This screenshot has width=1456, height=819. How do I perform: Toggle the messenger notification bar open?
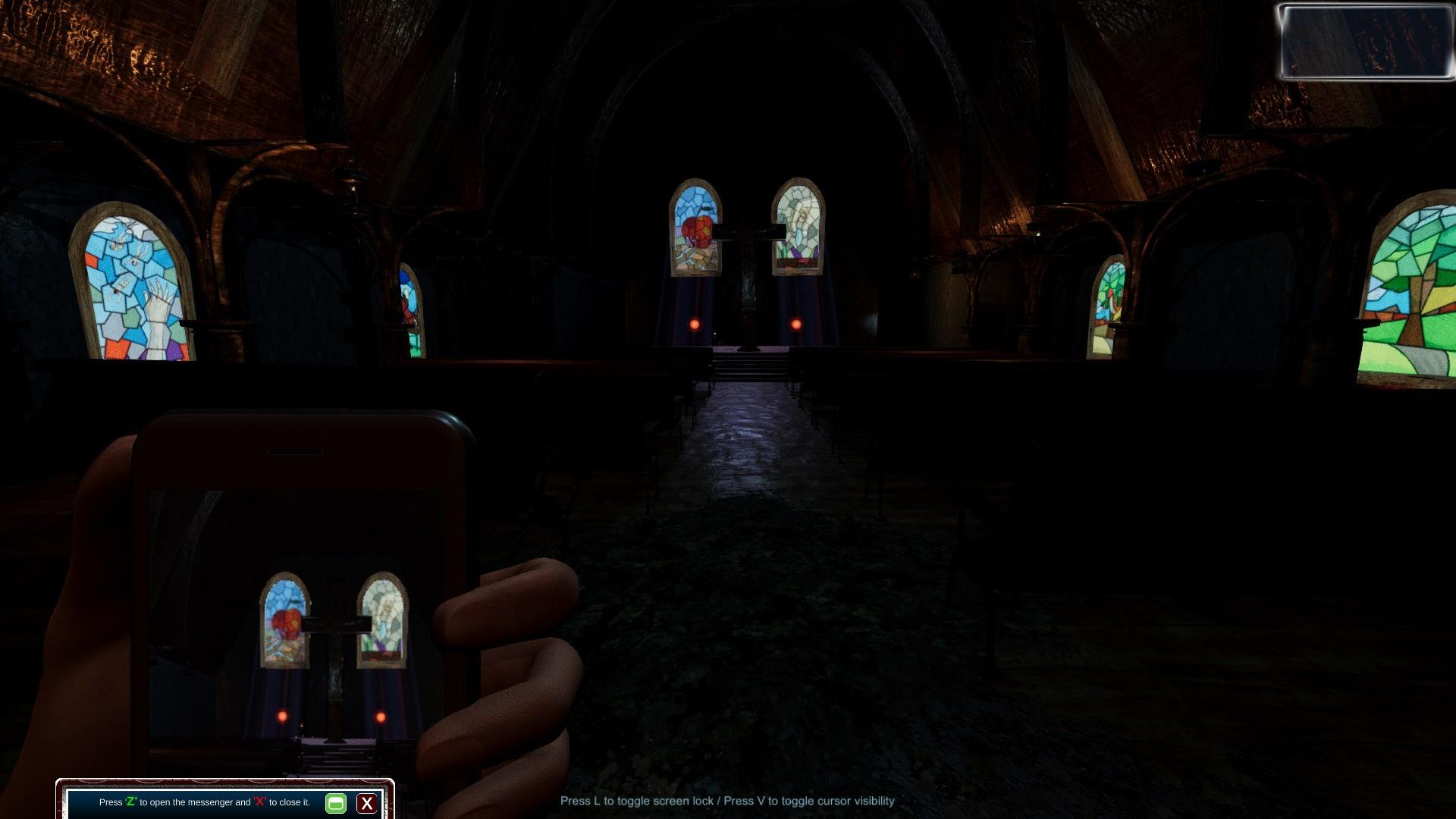coord(336,804)
